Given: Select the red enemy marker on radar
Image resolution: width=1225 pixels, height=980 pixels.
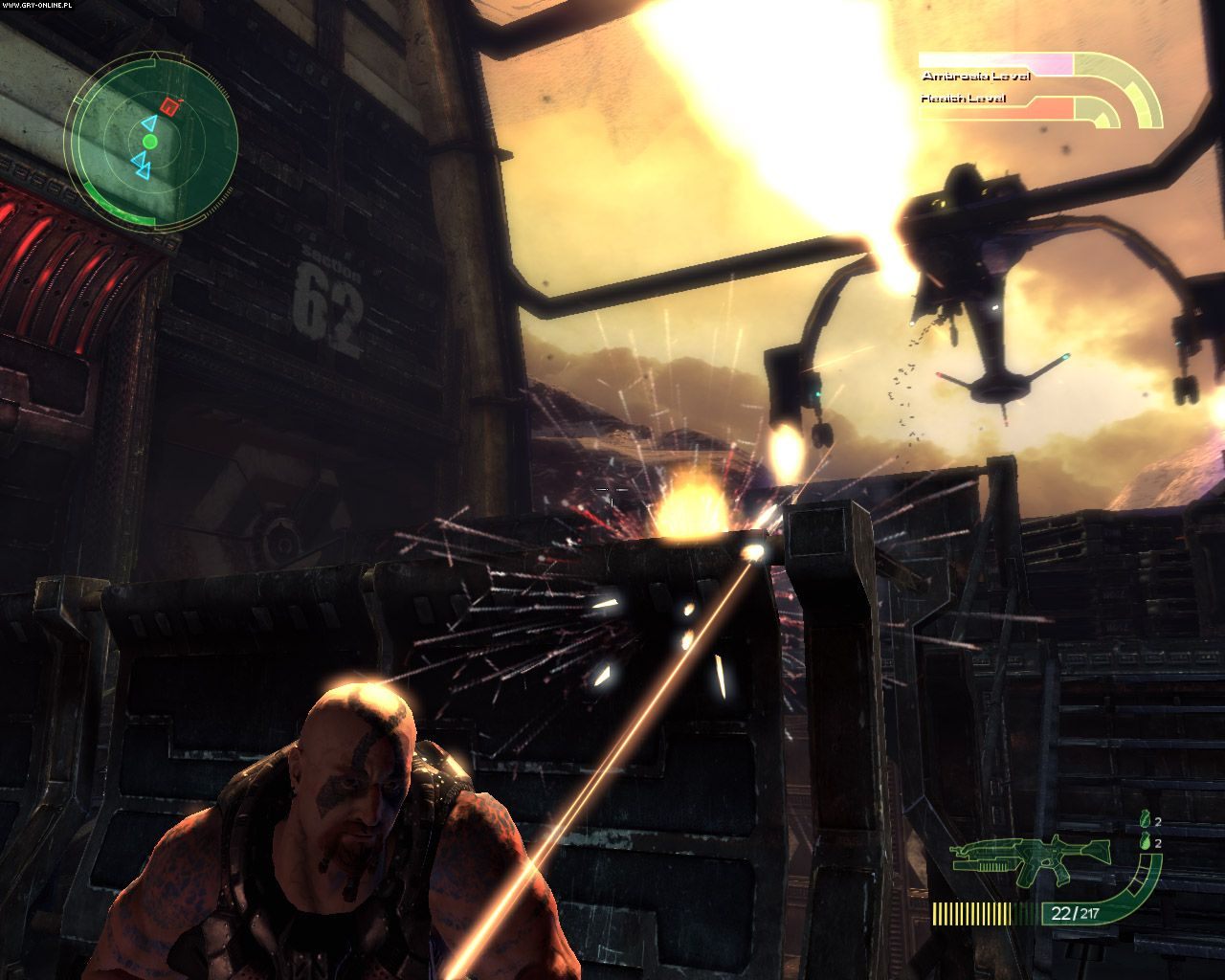Looking at the screenshot, I should pyautogui.click(x=169, y=106).
